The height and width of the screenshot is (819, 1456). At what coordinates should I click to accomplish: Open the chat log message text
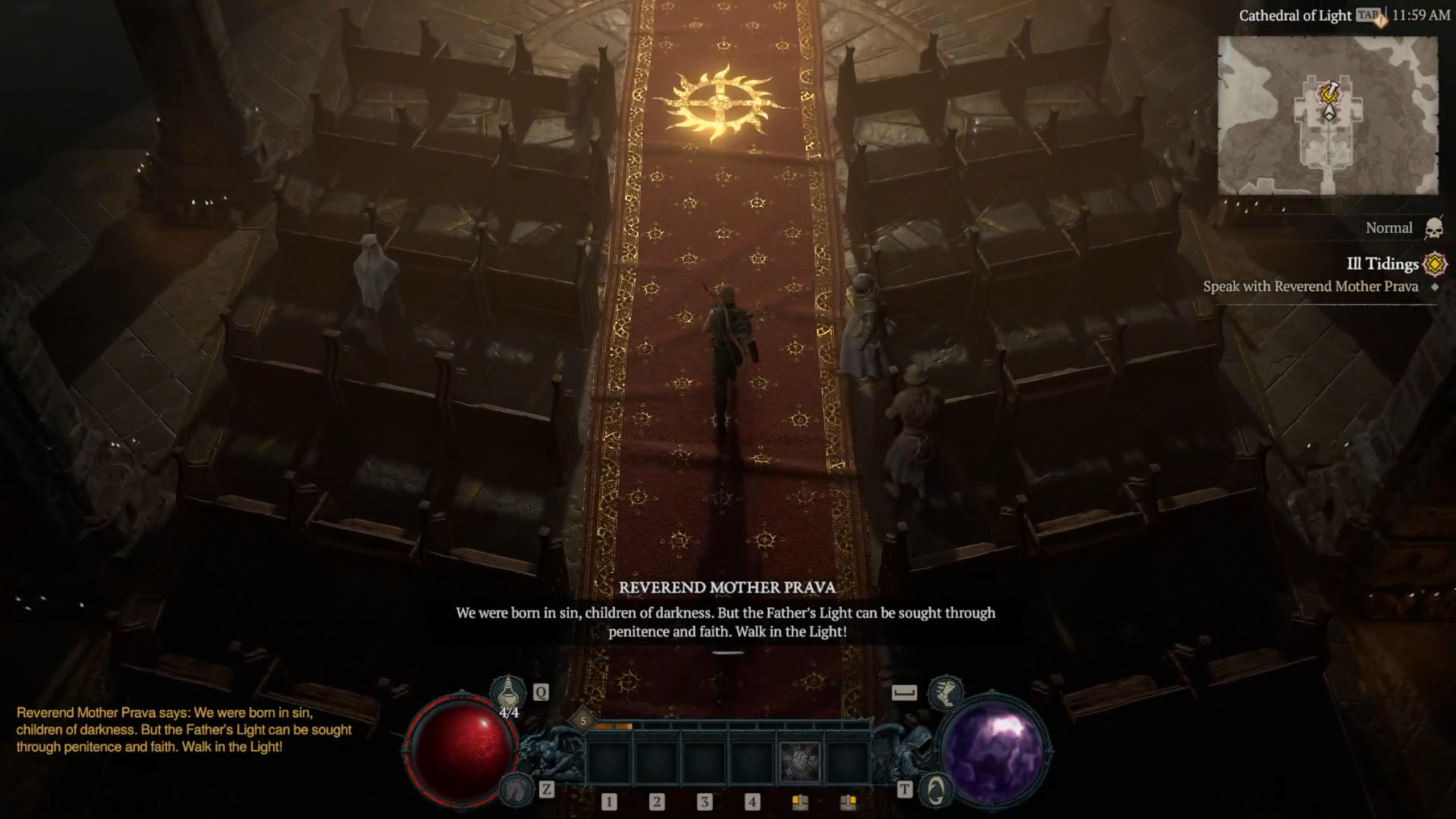coord(184,730)
